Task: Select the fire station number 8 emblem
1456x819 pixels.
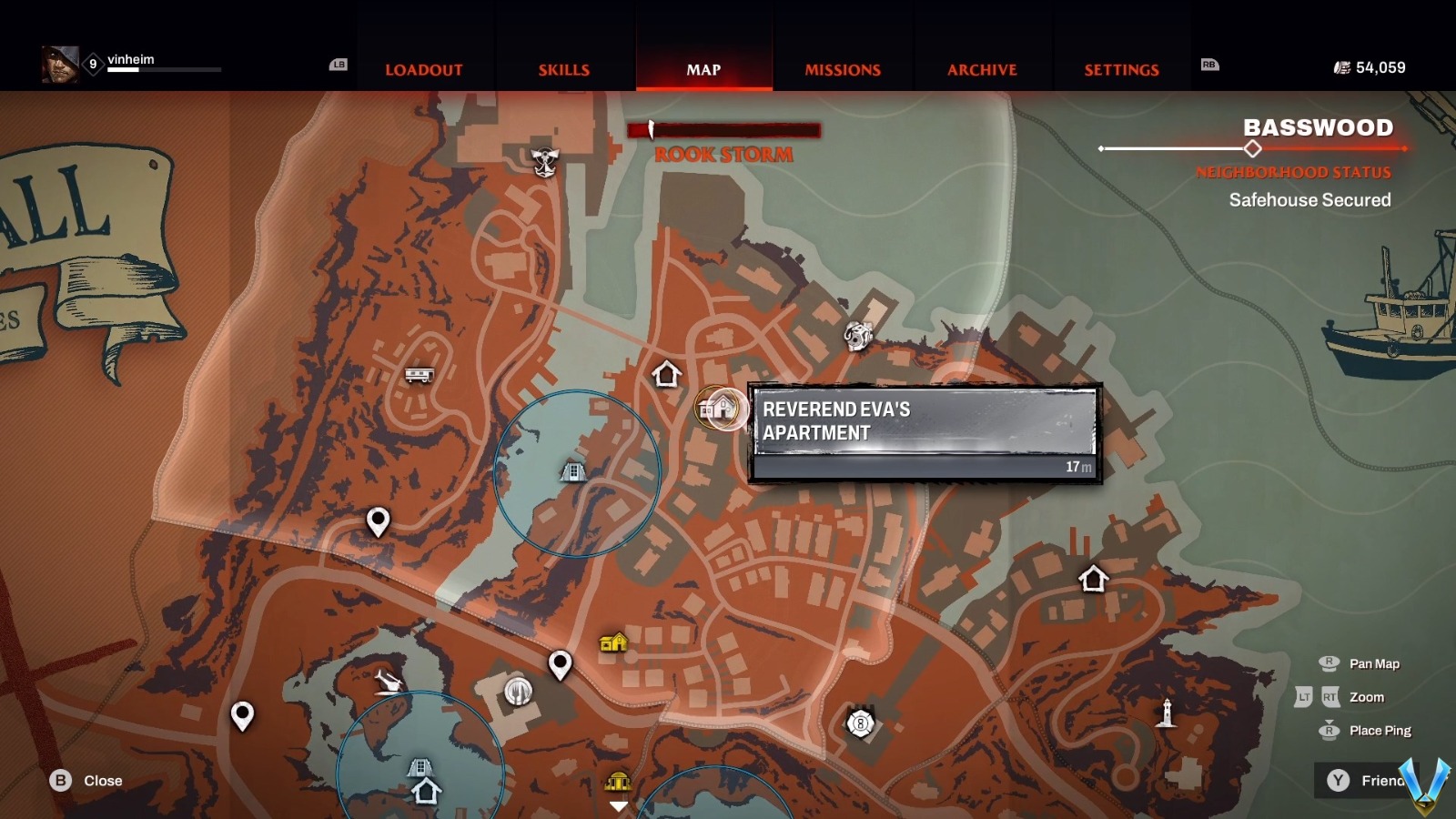Action: [859, 721]
